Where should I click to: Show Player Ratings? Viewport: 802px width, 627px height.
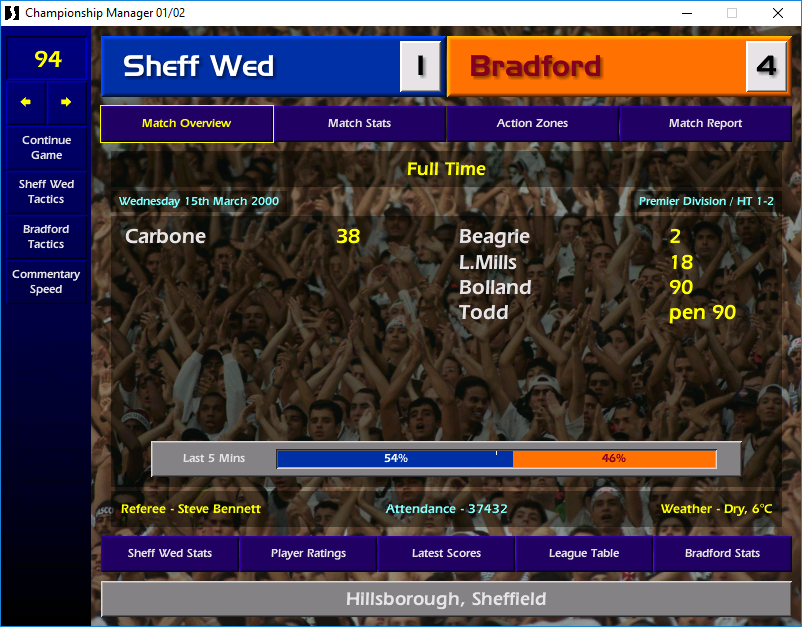[x=308, y=553]
